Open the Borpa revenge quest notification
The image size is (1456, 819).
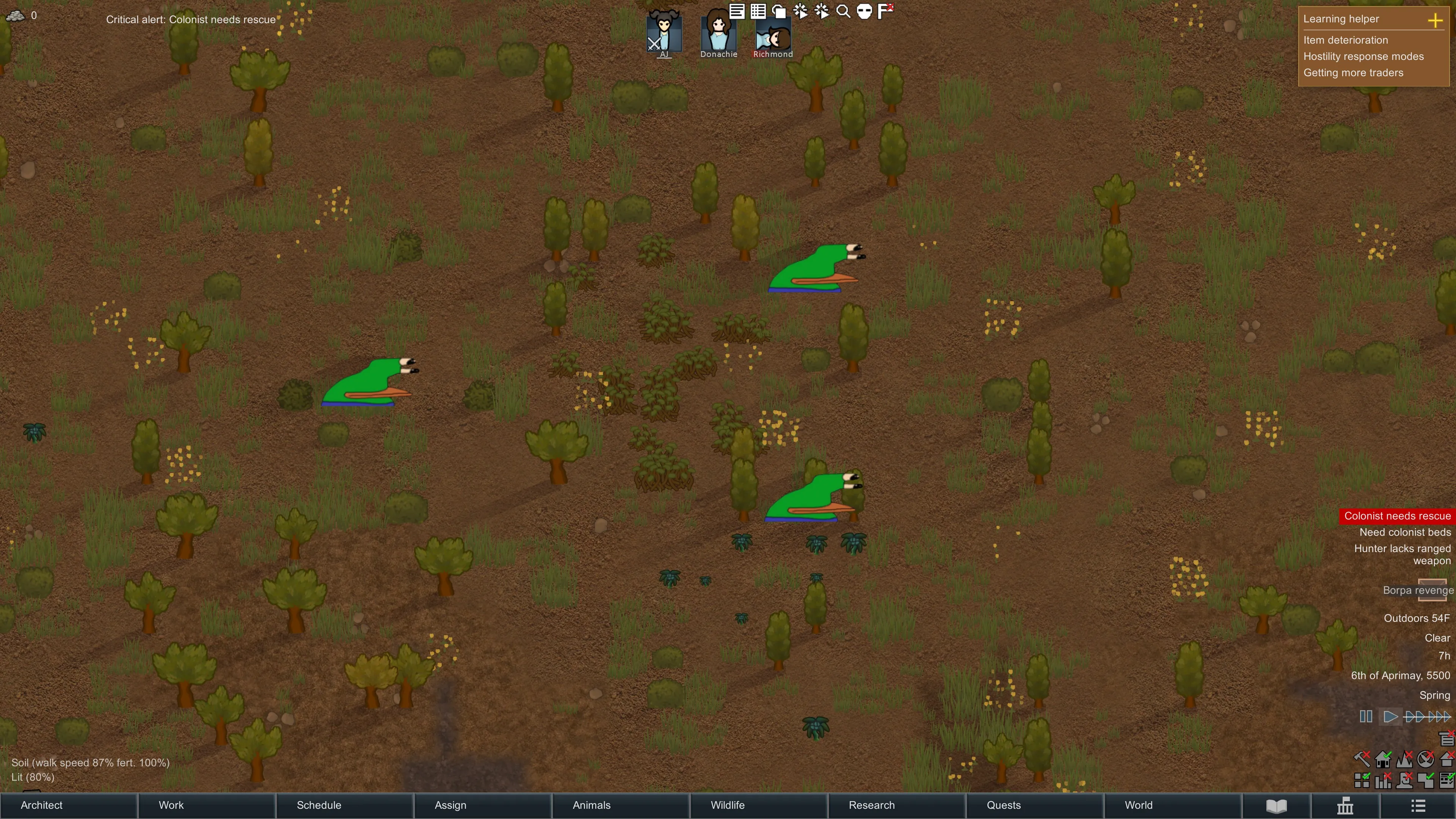click(1418, 590)
